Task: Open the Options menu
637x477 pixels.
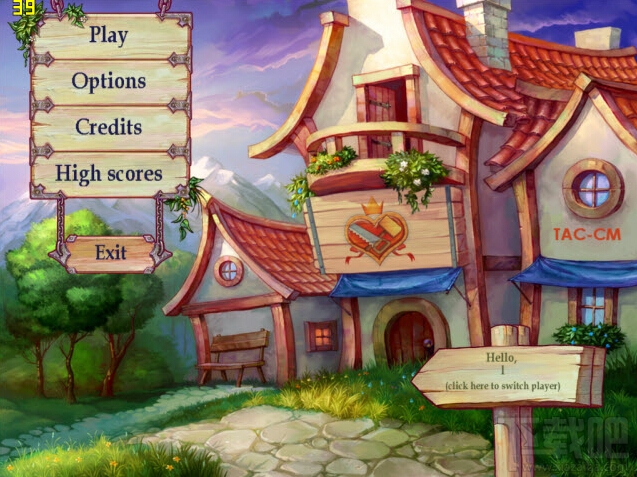Action: [109, 81]
